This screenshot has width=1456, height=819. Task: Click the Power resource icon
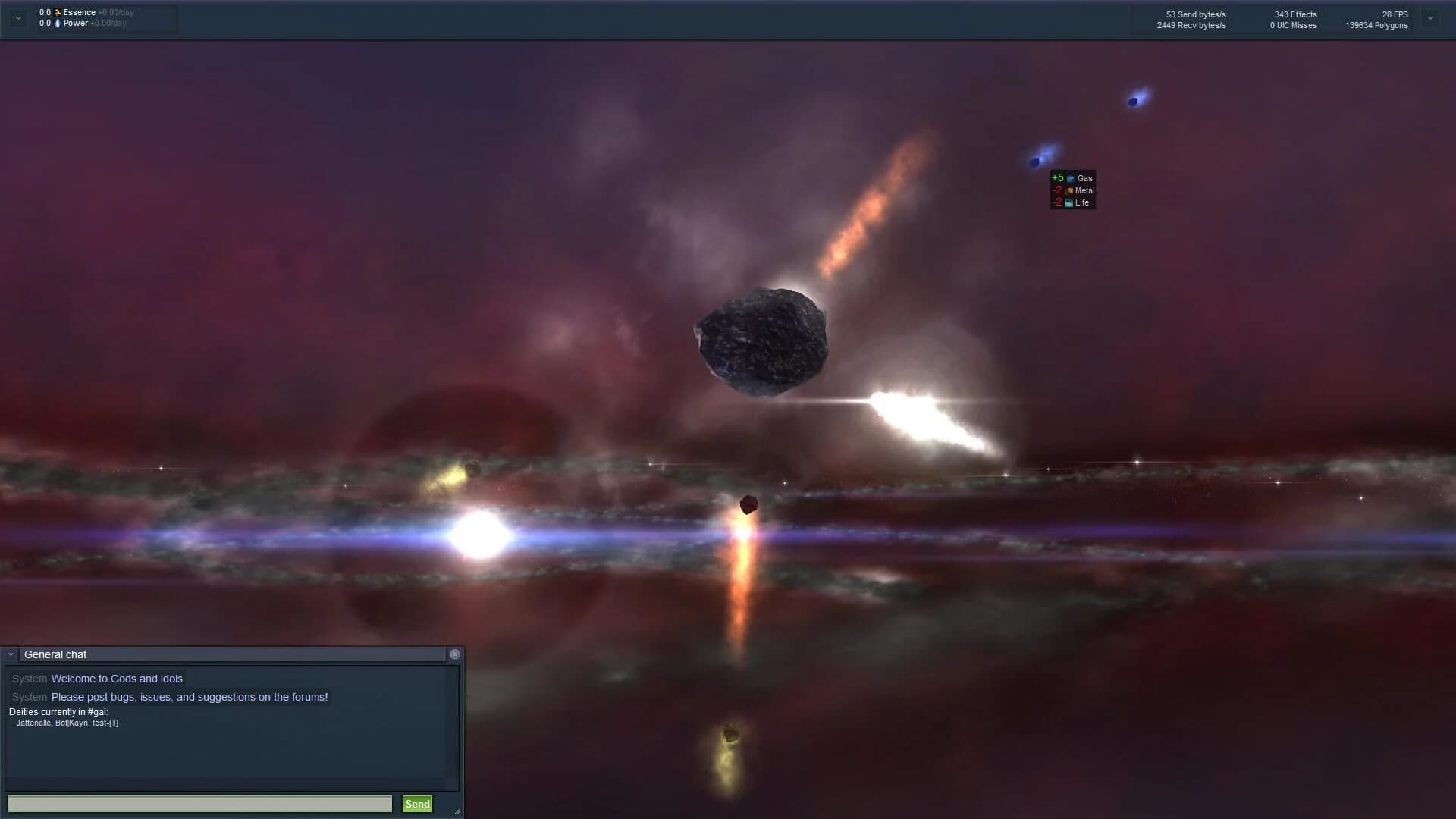(58, 23)
